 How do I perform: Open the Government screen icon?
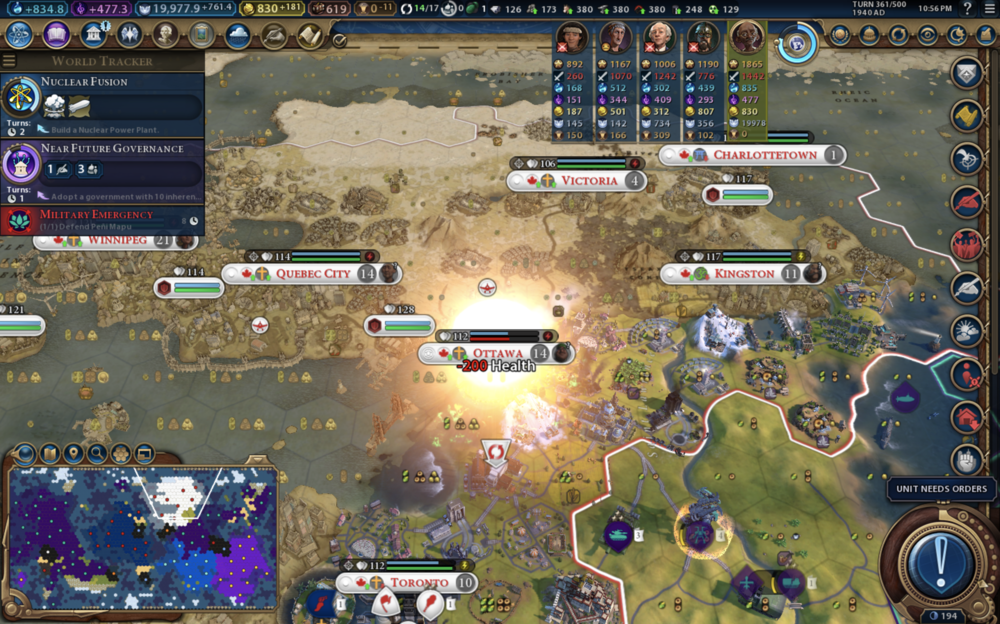point(93,35)
